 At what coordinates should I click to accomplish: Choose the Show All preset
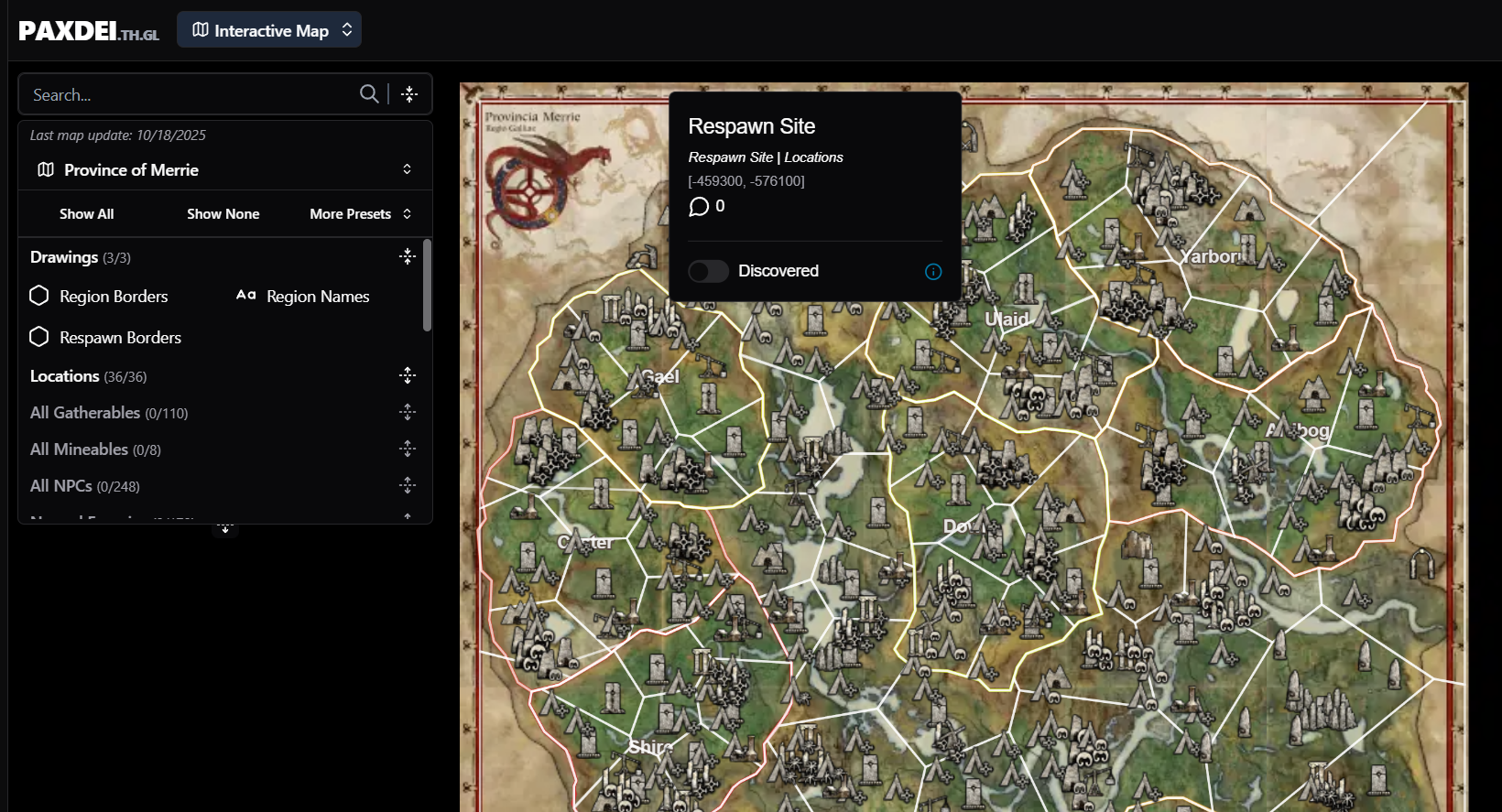[x=87, y=214]
